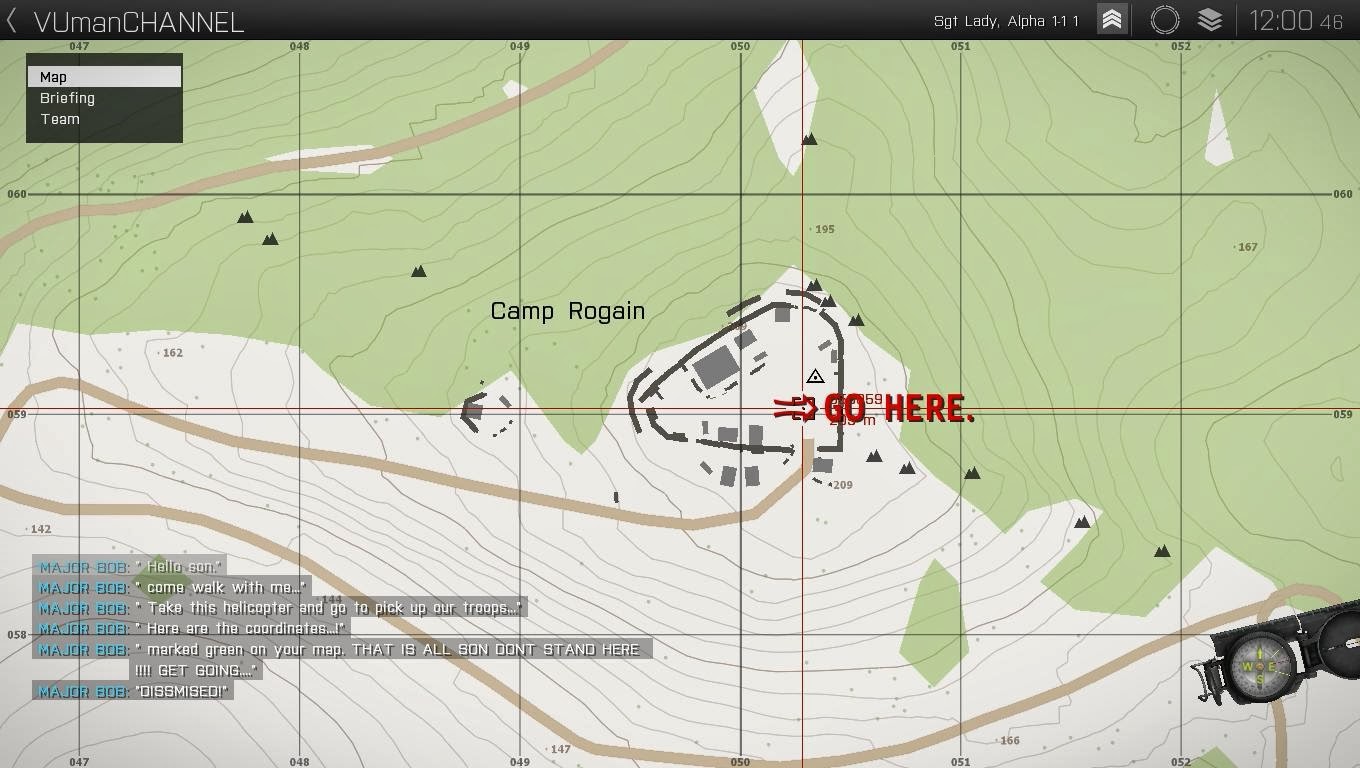Select the Alpha 1-1 squad chevrons icon

pos(1110,19)
